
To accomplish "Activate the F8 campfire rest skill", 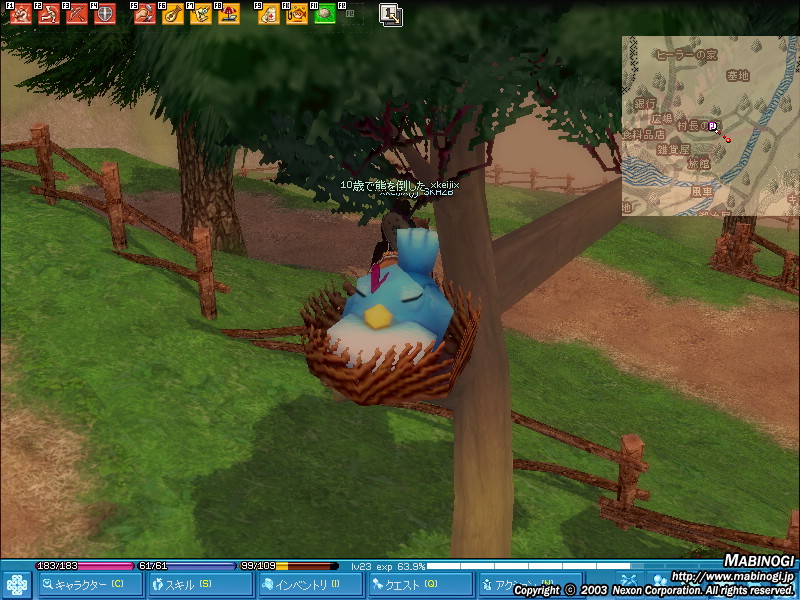I will [x=229, y=14].
